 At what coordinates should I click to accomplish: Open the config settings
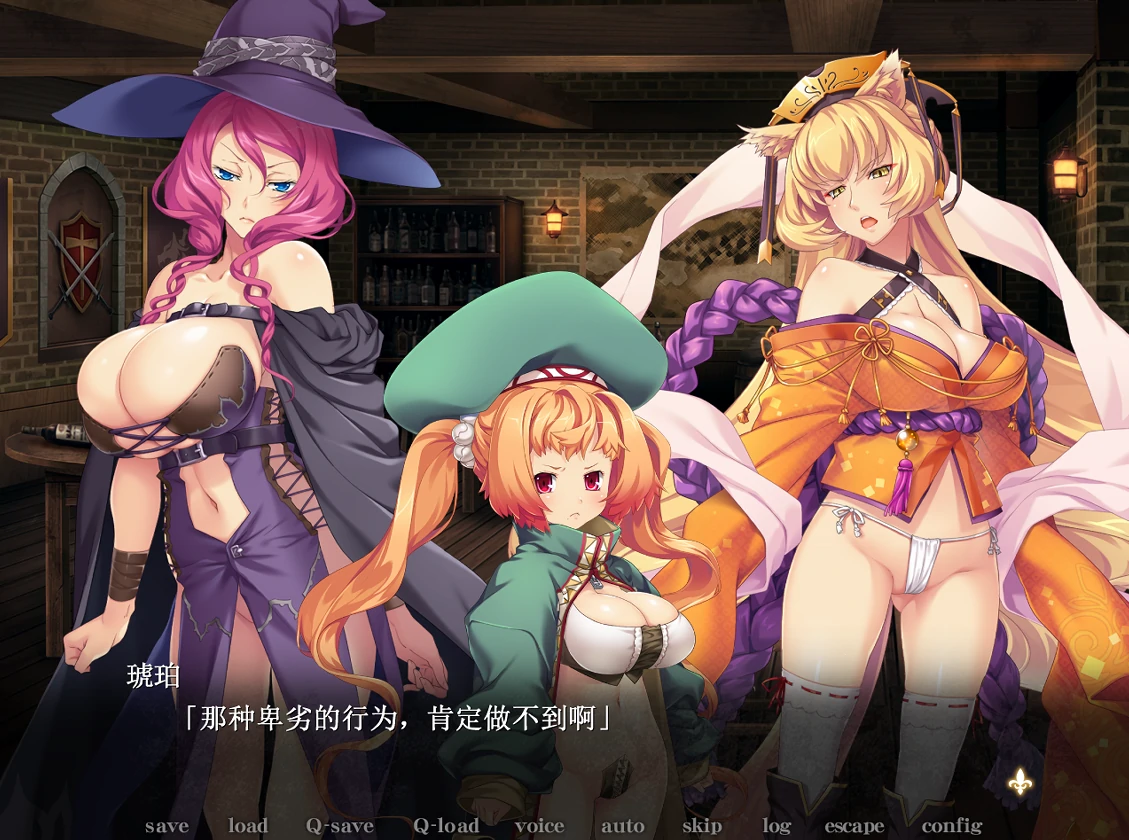click(952, 826)
